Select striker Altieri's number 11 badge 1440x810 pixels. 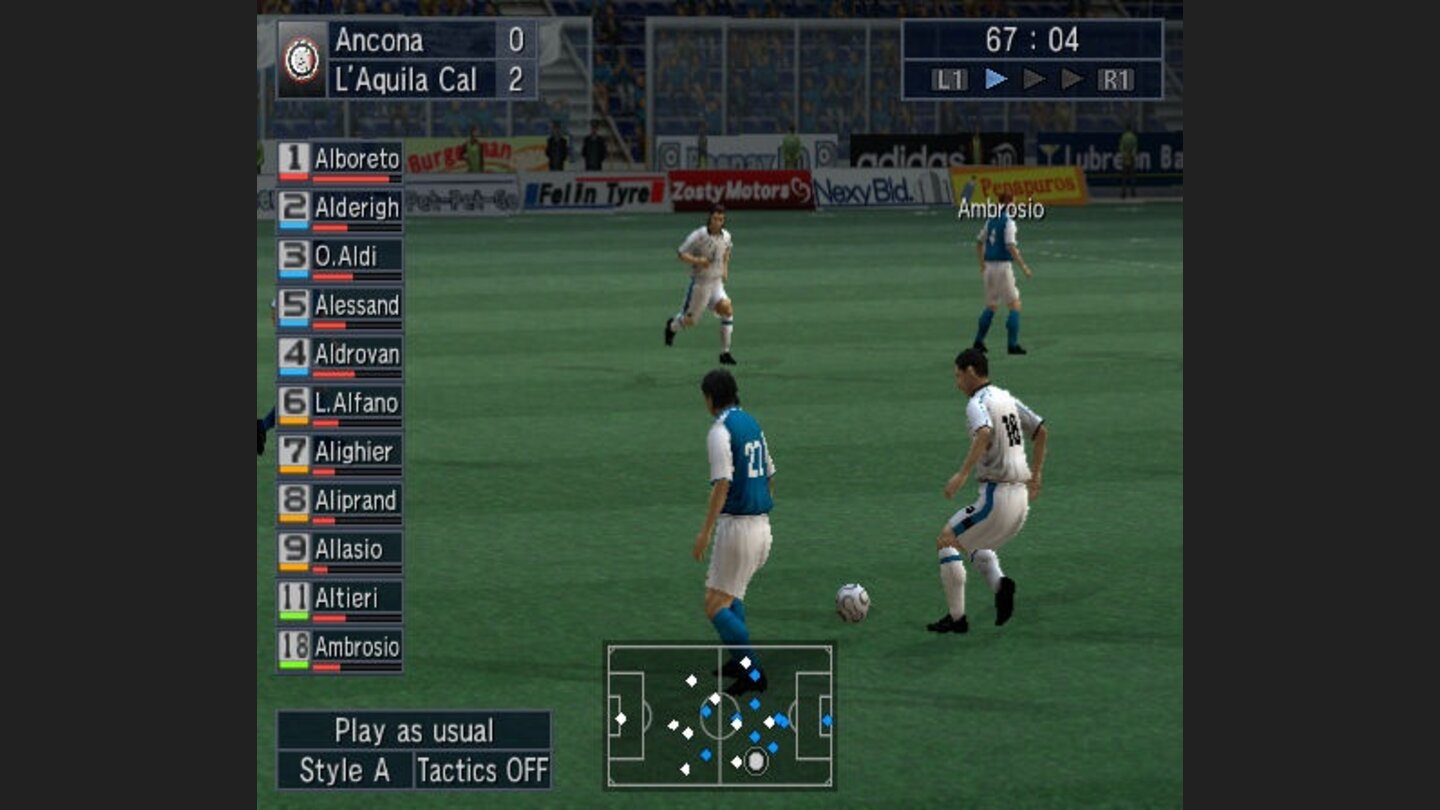coord(295,599)
